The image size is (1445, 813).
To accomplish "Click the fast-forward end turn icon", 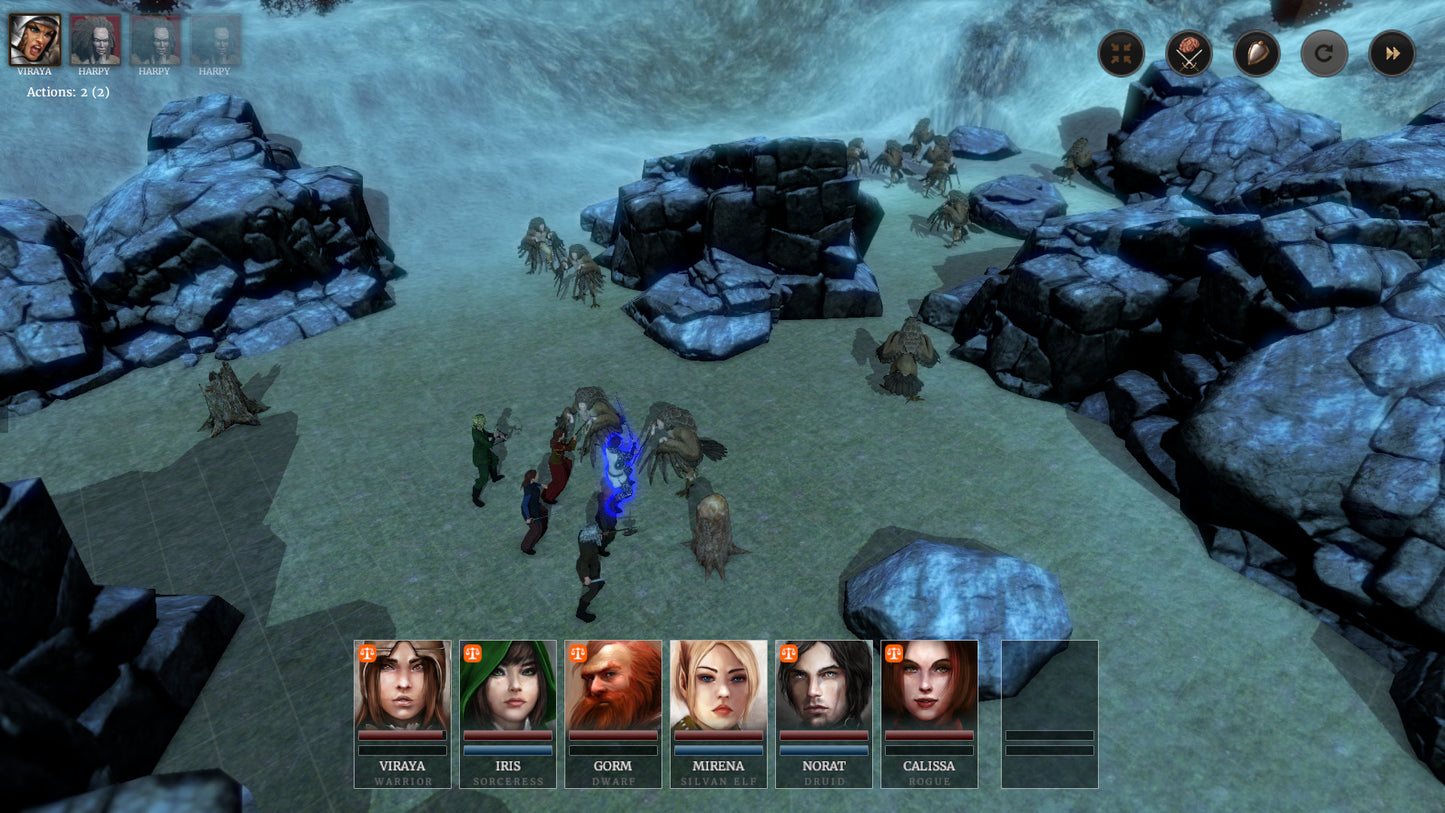I will [x=1391, y=53].
